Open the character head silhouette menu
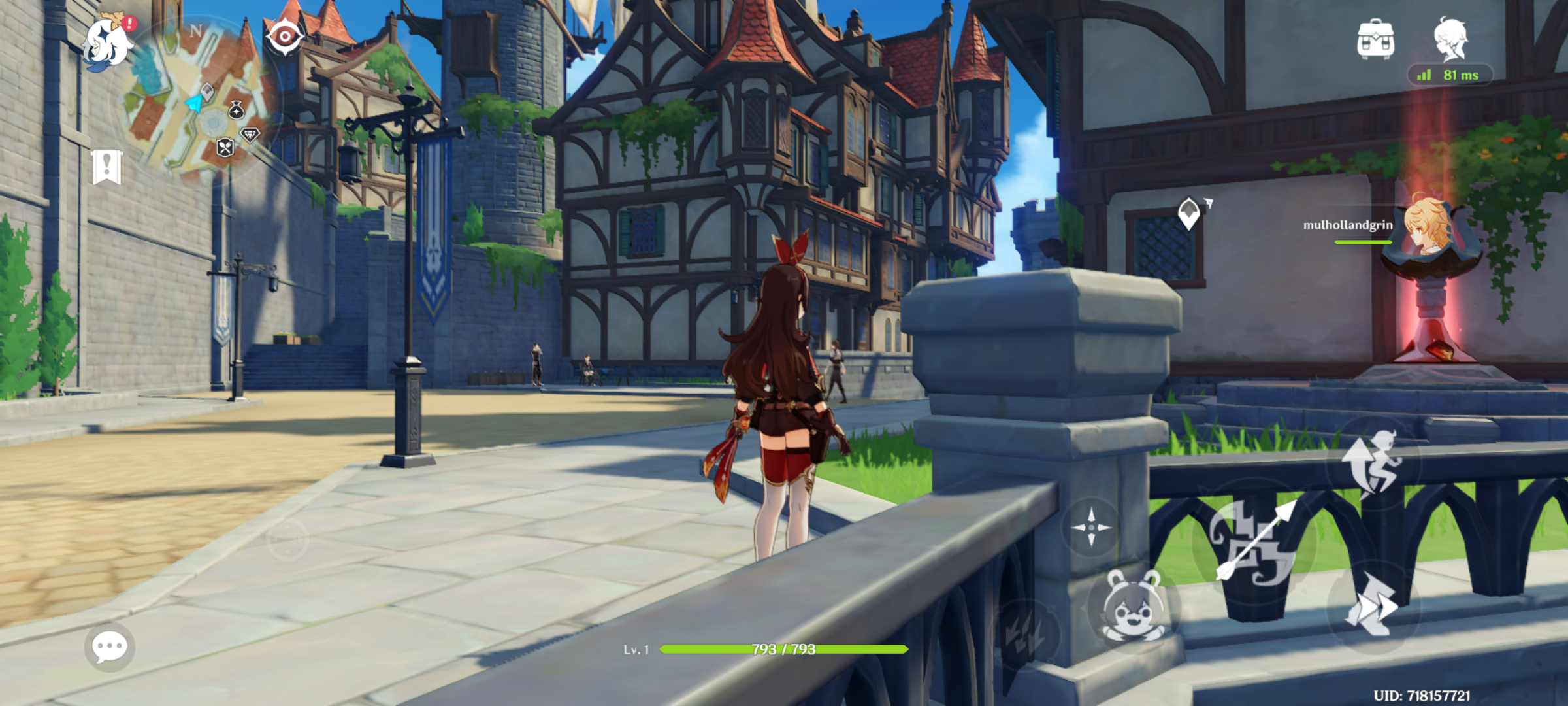1568x706 pixels. click(1451, 38)
